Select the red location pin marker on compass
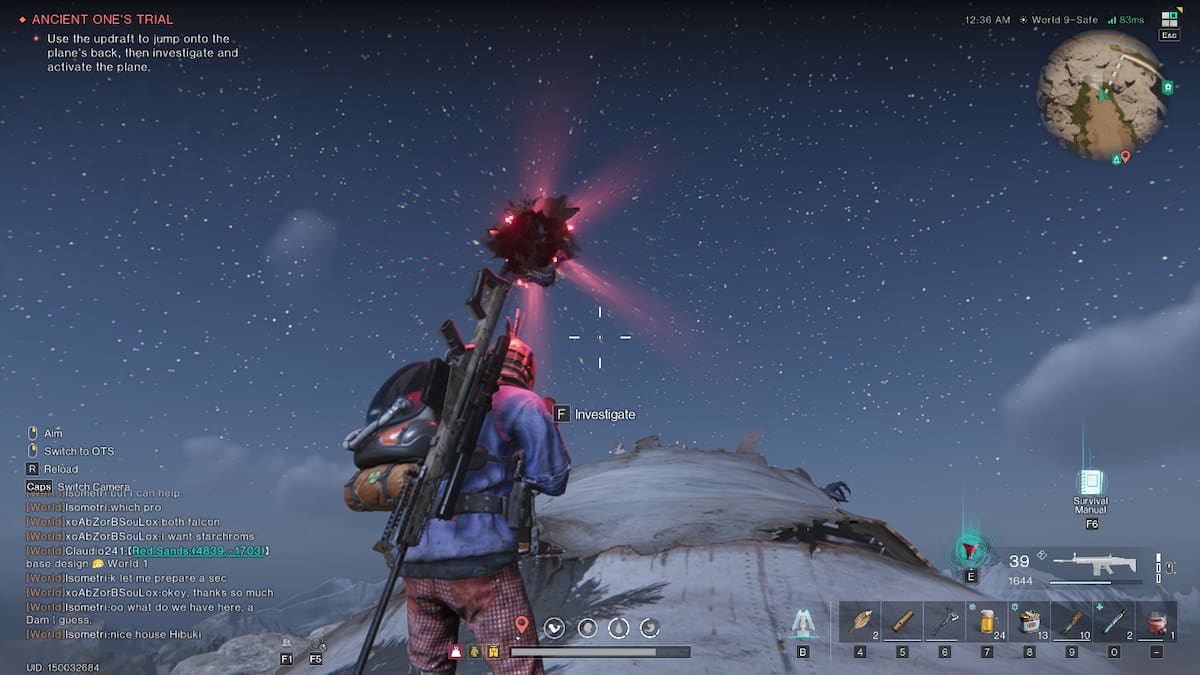Image resolution: width=1200 pixels, height=675 pixels. (520, 626)
